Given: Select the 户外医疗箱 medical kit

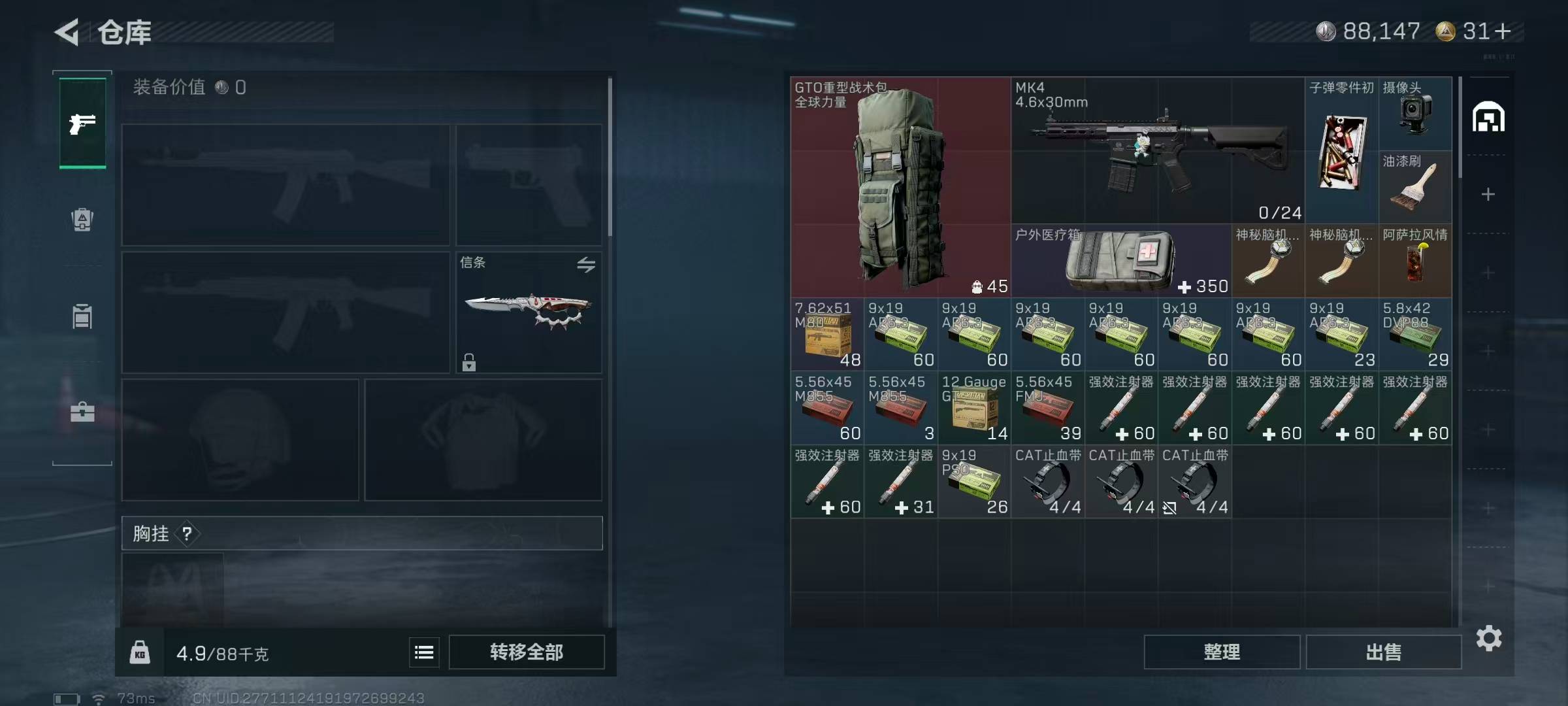Looking at the screenshot, I should pos(1120,261).
